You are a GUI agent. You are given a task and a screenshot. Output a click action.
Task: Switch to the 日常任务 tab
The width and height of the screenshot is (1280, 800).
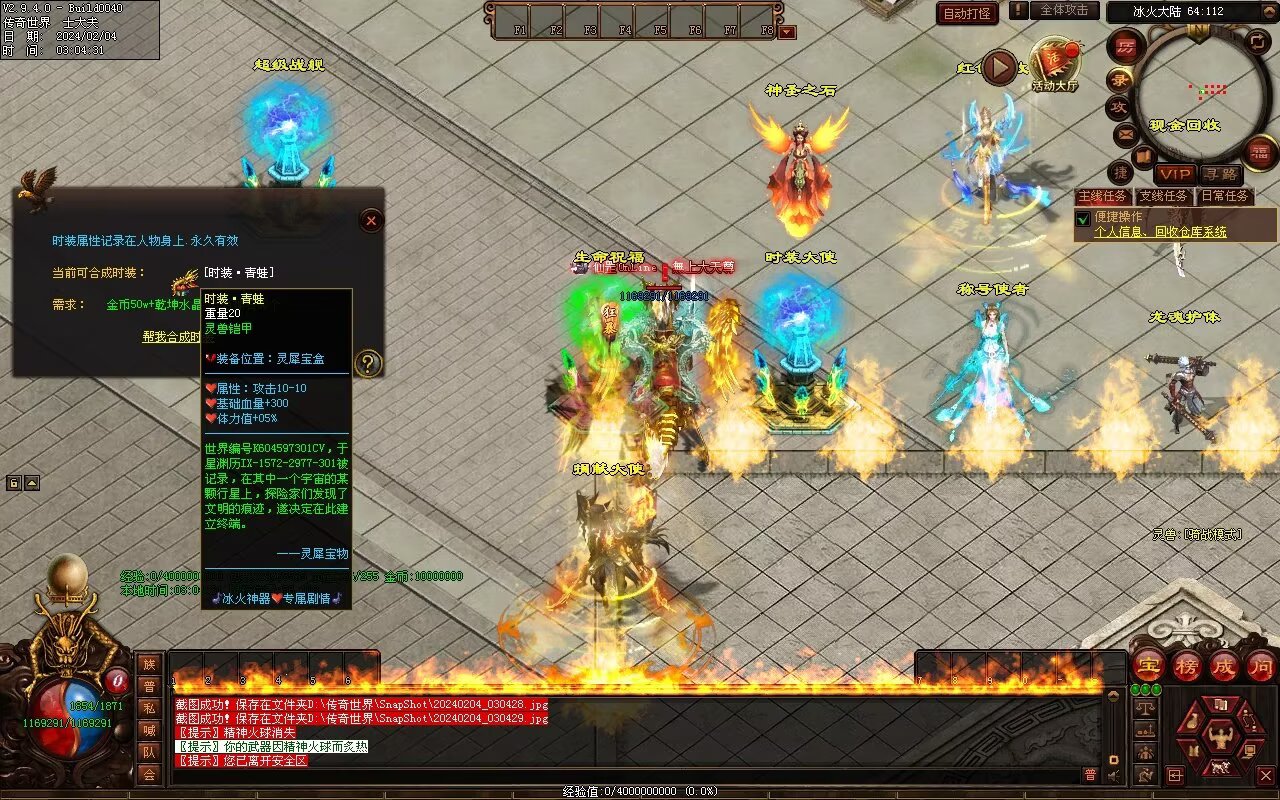click(1224, 196)
